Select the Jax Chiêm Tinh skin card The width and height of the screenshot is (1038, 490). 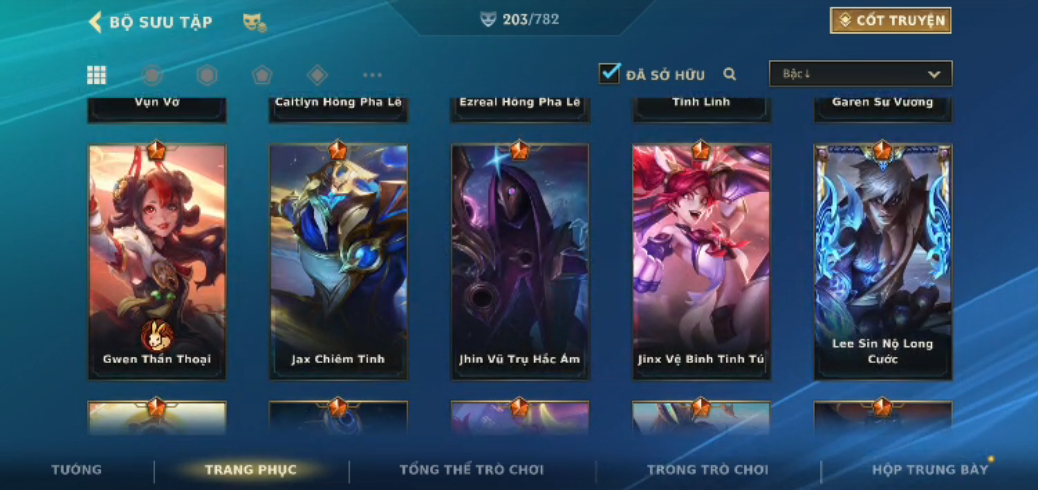[338, 261]
